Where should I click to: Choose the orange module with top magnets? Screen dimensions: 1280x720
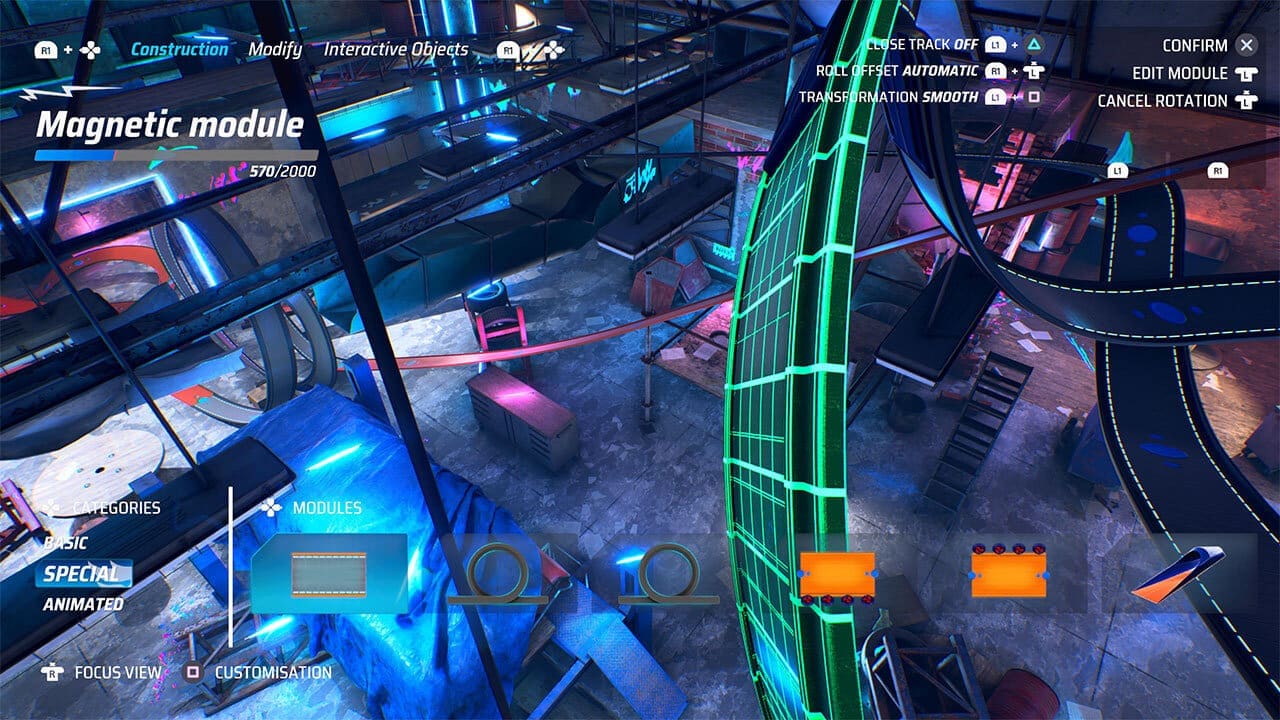coord(1007,573)
